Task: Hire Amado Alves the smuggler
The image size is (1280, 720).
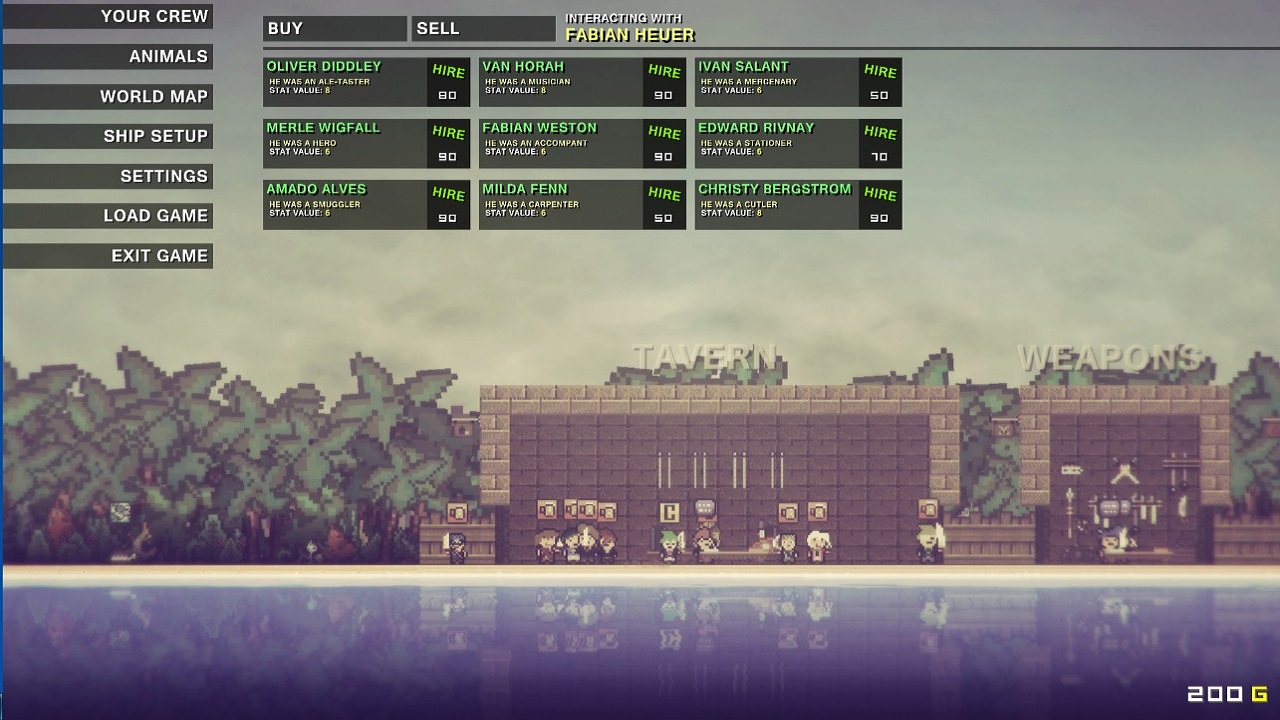Action: pos(448,194)
